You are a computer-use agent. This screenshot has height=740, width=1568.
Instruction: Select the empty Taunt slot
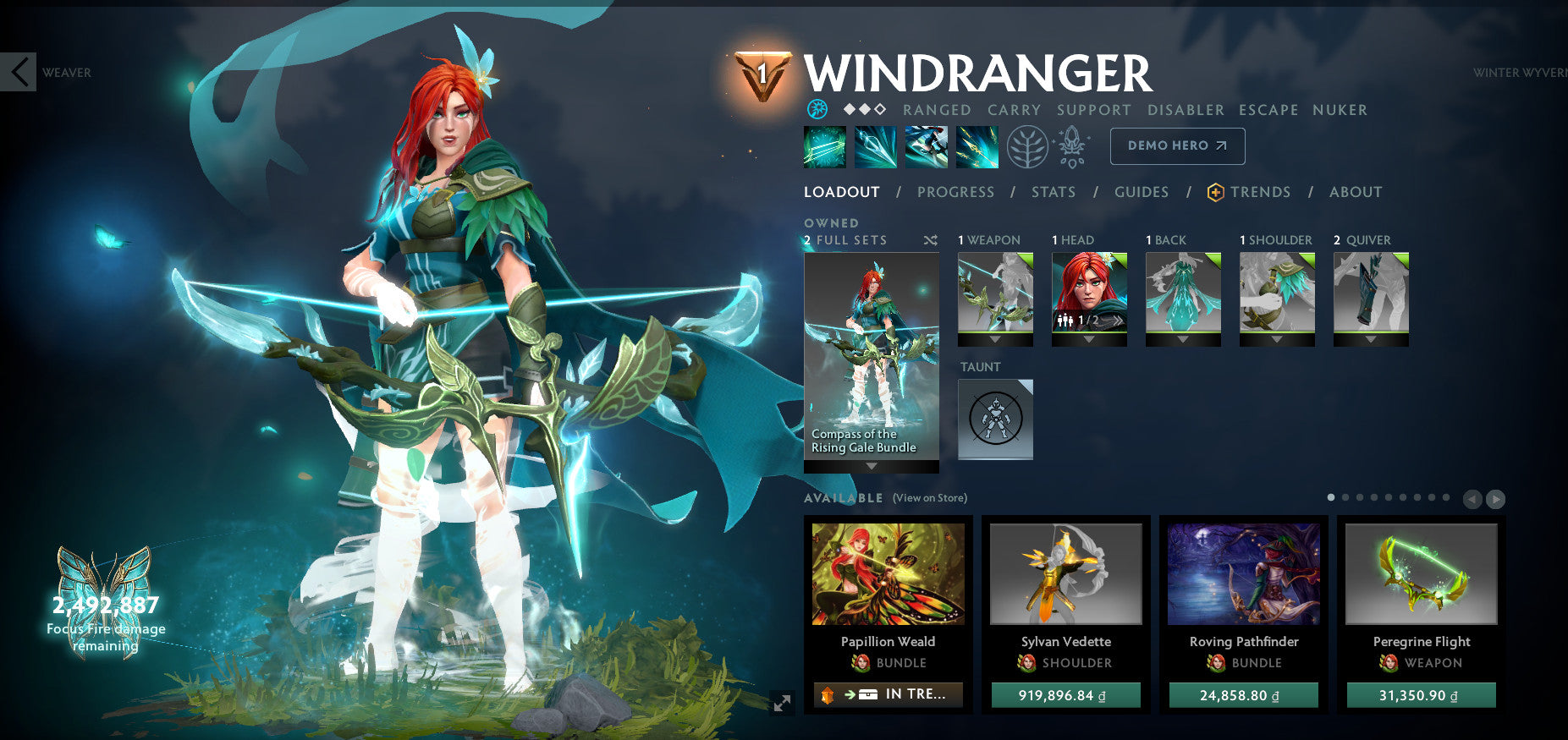pyautogui.click(x=995, y=419)
